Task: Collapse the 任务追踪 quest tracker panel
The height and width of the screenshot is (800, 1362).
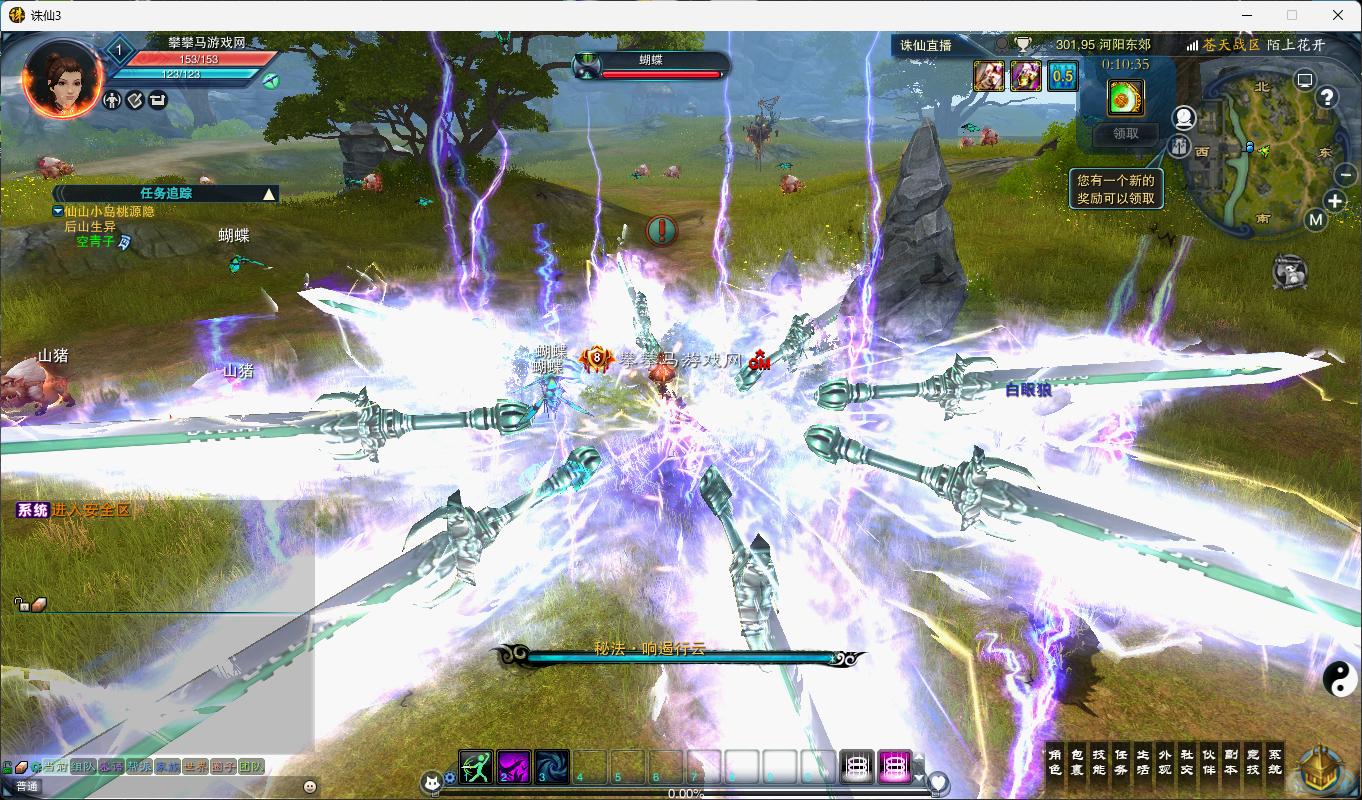Action: [x=268, y=194]
